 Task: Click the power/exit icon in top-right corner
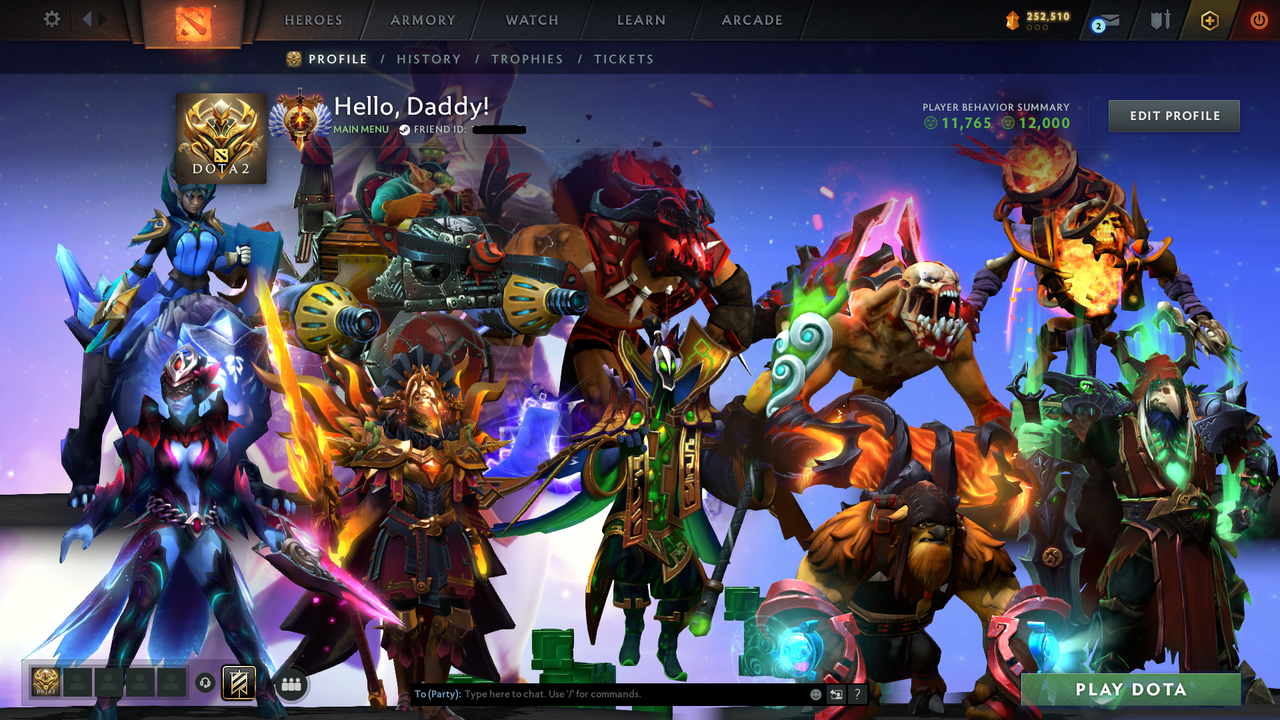(1258, 18)
